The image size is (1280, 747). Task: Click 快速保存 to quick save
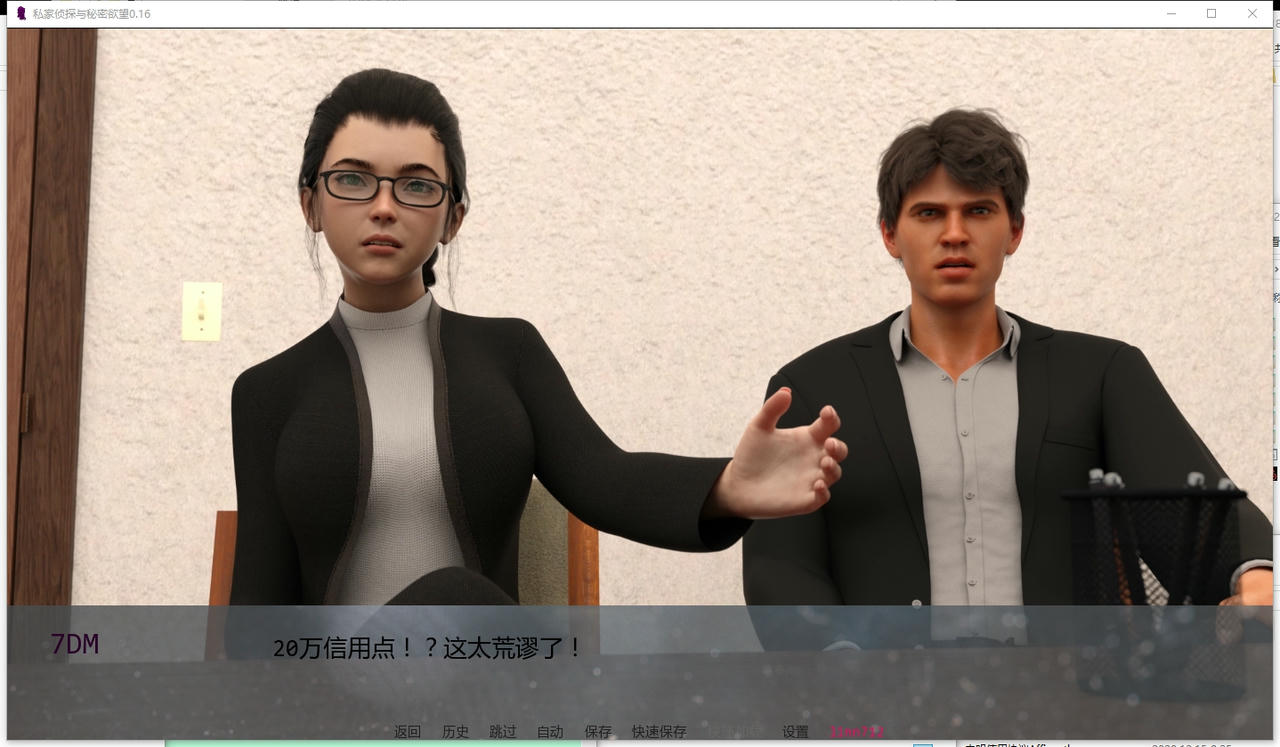658,731
